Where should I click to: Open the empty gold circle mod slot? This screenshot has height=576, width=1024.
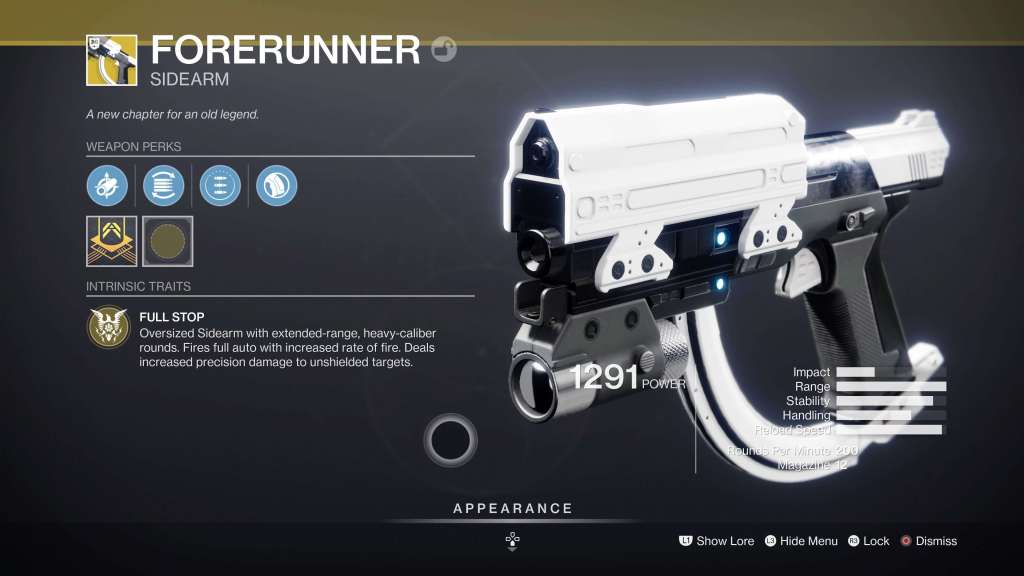pyautogui.click(x=167, y=241)
